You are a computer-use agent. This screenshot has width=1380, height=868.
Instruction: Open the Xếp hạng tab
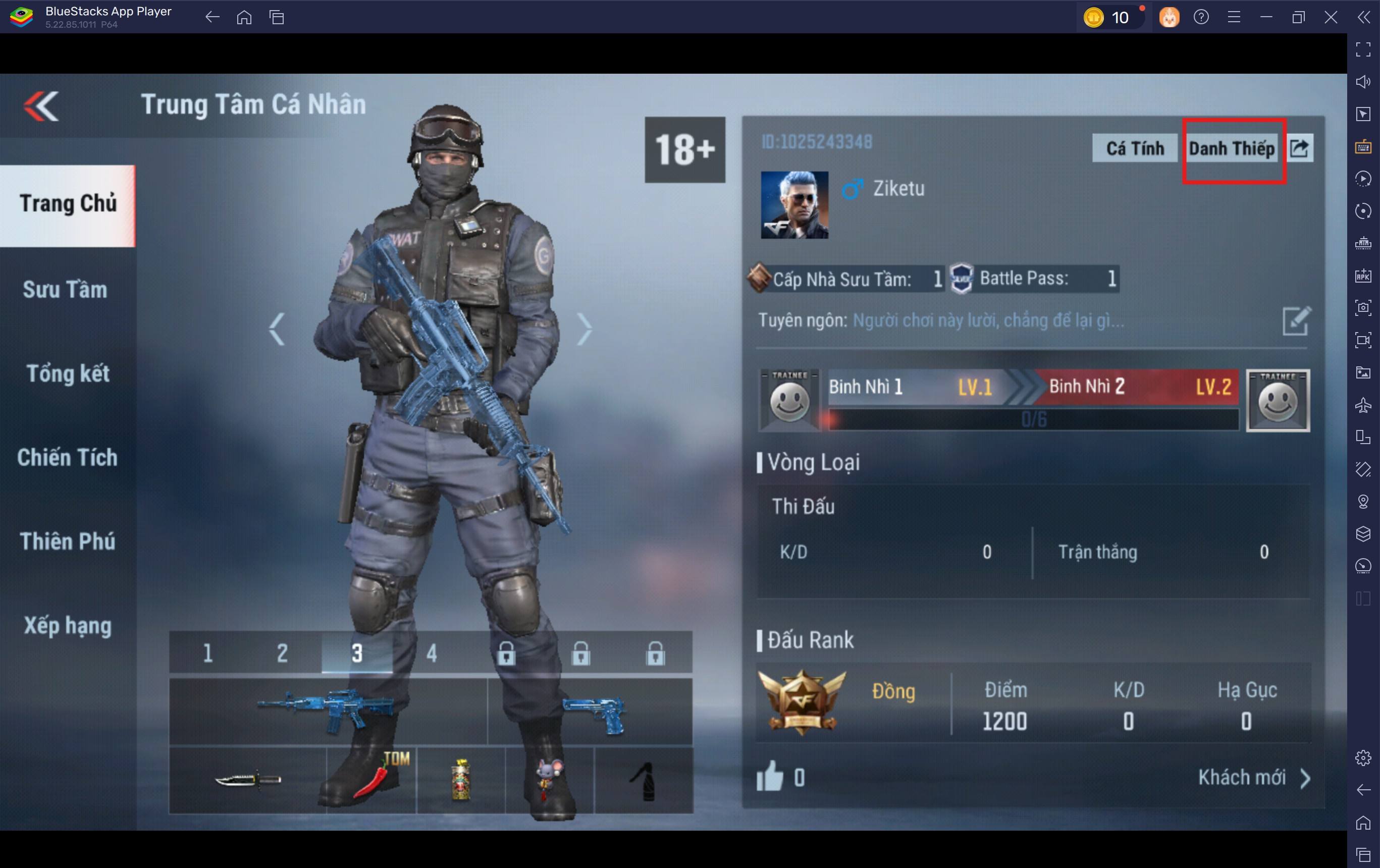(x=67, y=625)
